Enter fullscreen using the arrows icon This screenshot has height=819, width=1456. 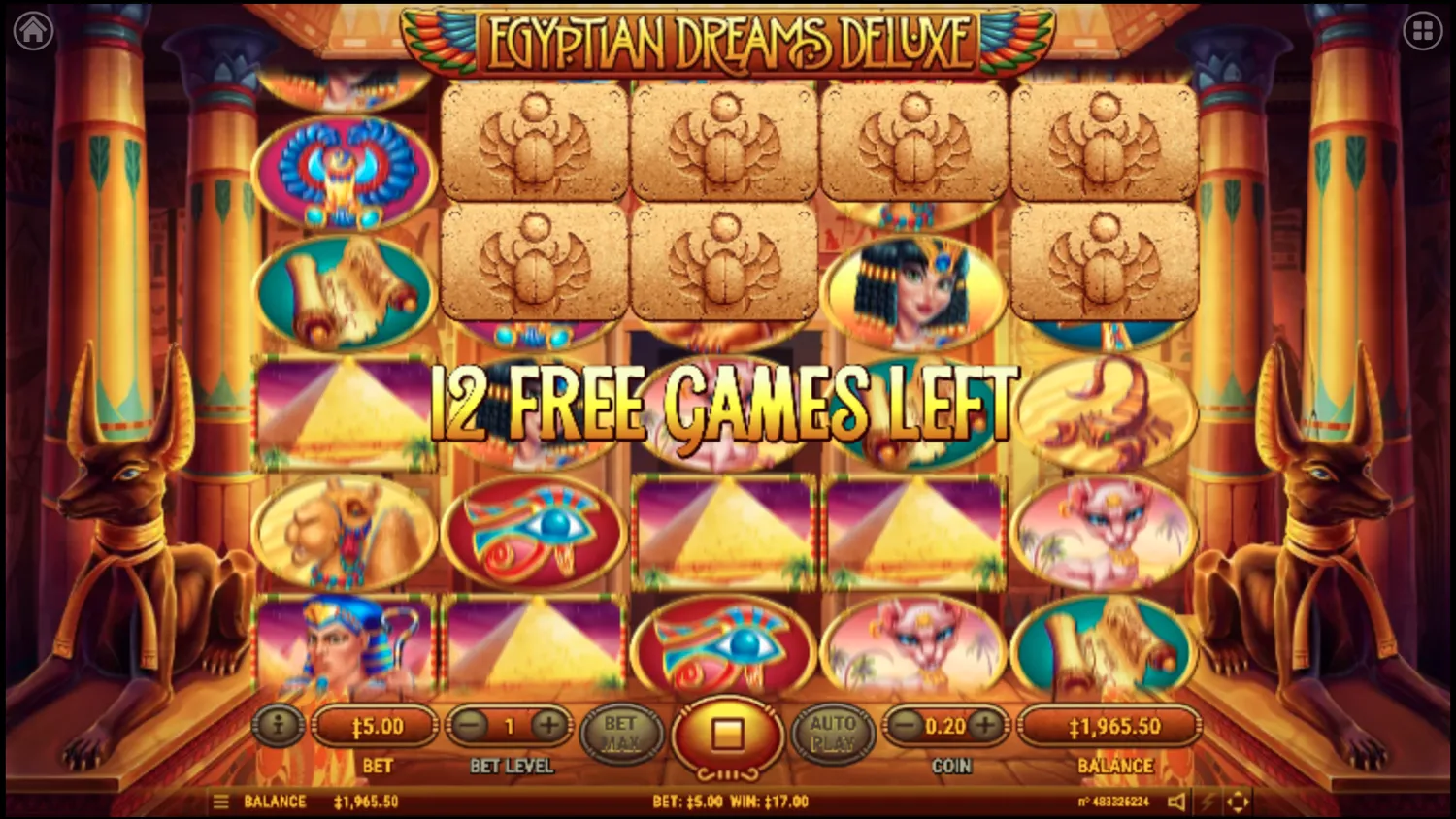pyautogui.click(x=1236, y=802)
